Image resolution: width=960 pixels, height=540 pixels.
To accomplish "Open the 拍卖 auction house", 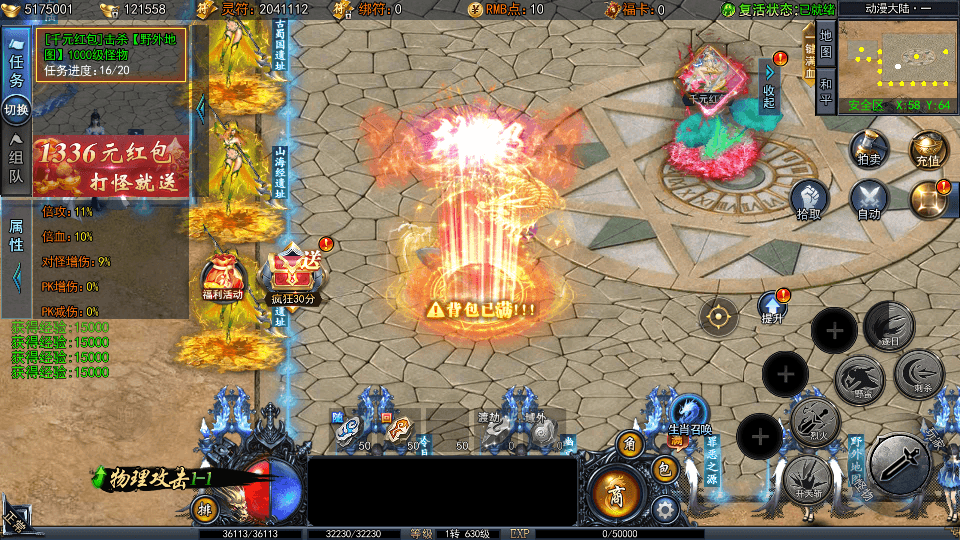I will (x=868, y=148).
